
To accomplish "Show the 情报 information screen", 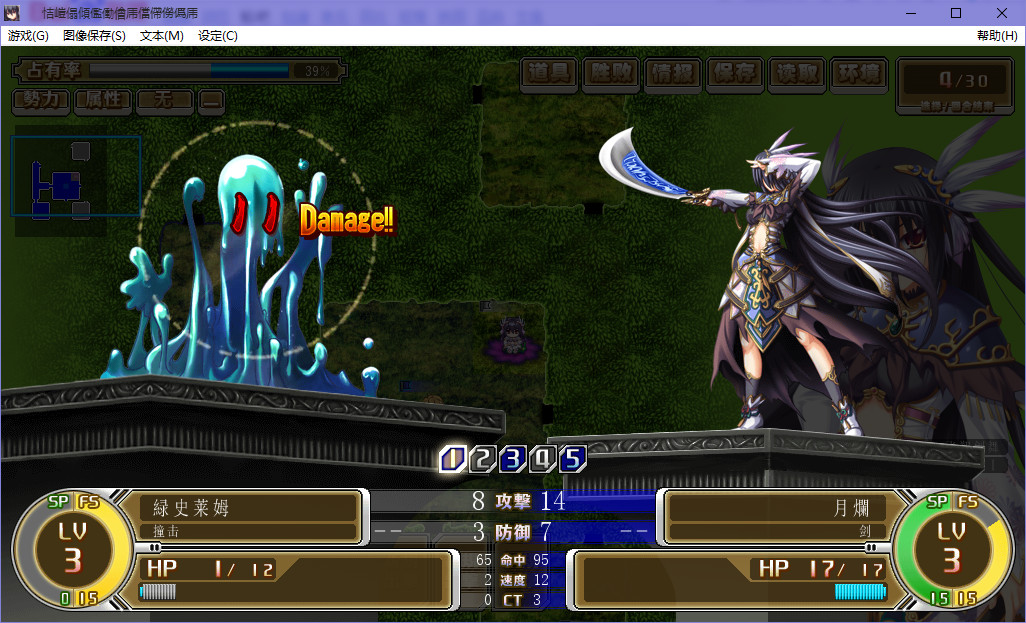I will pos(673,73).
